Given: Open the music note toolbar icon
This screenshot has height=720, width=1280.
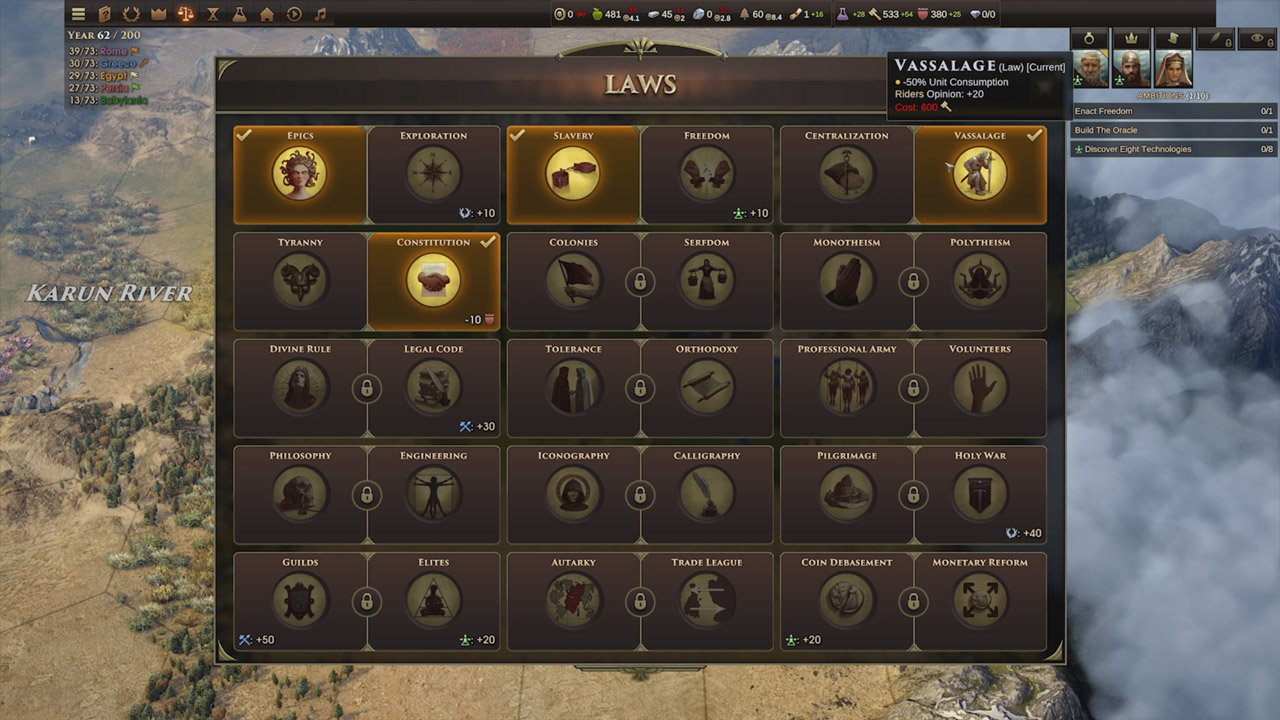Looking at the screenshot, I should coord(320,14).
